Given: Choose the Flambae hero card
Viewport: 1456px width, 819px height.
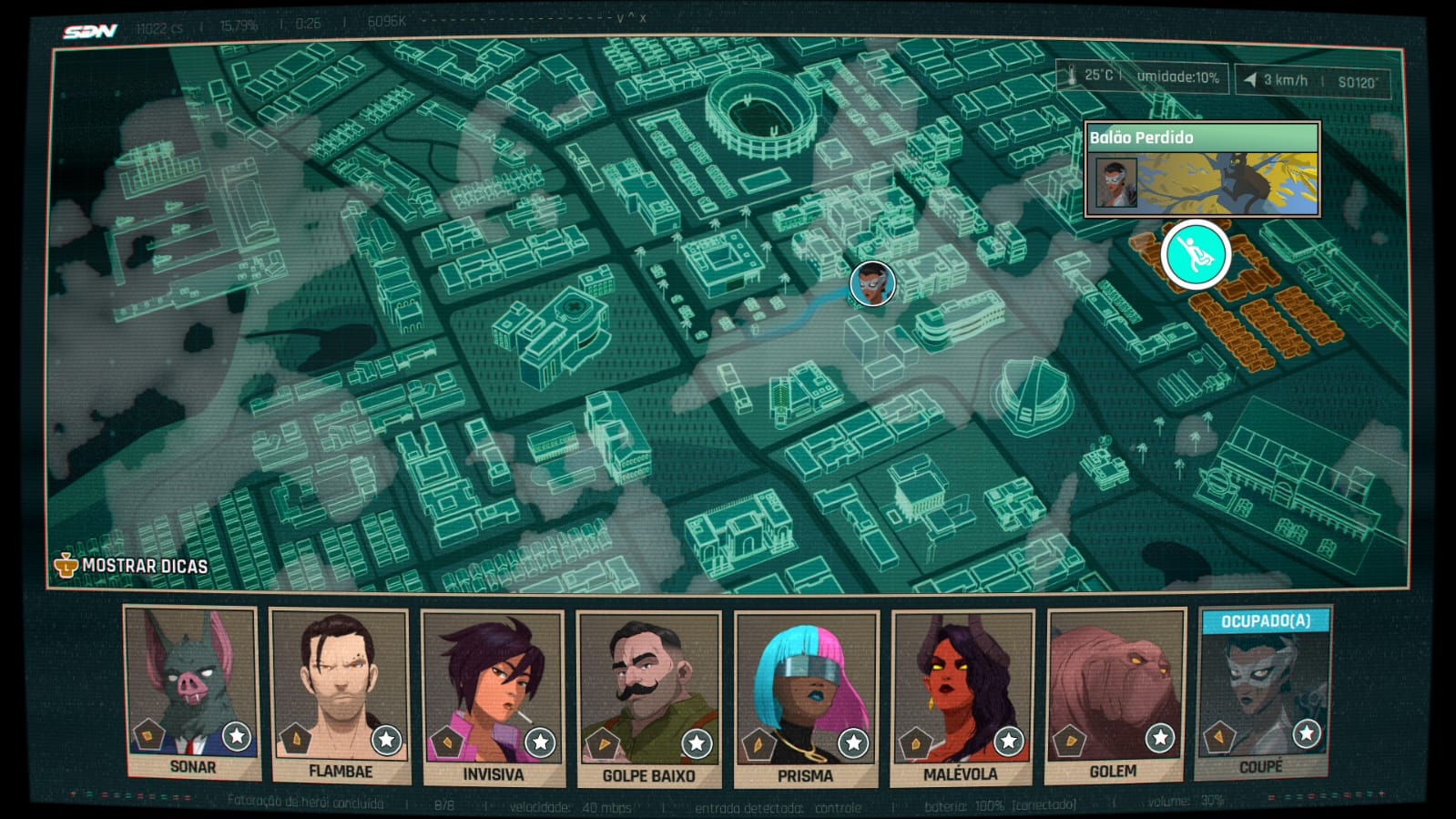Looking at the screenshot, I should click(x=340, y=695).
